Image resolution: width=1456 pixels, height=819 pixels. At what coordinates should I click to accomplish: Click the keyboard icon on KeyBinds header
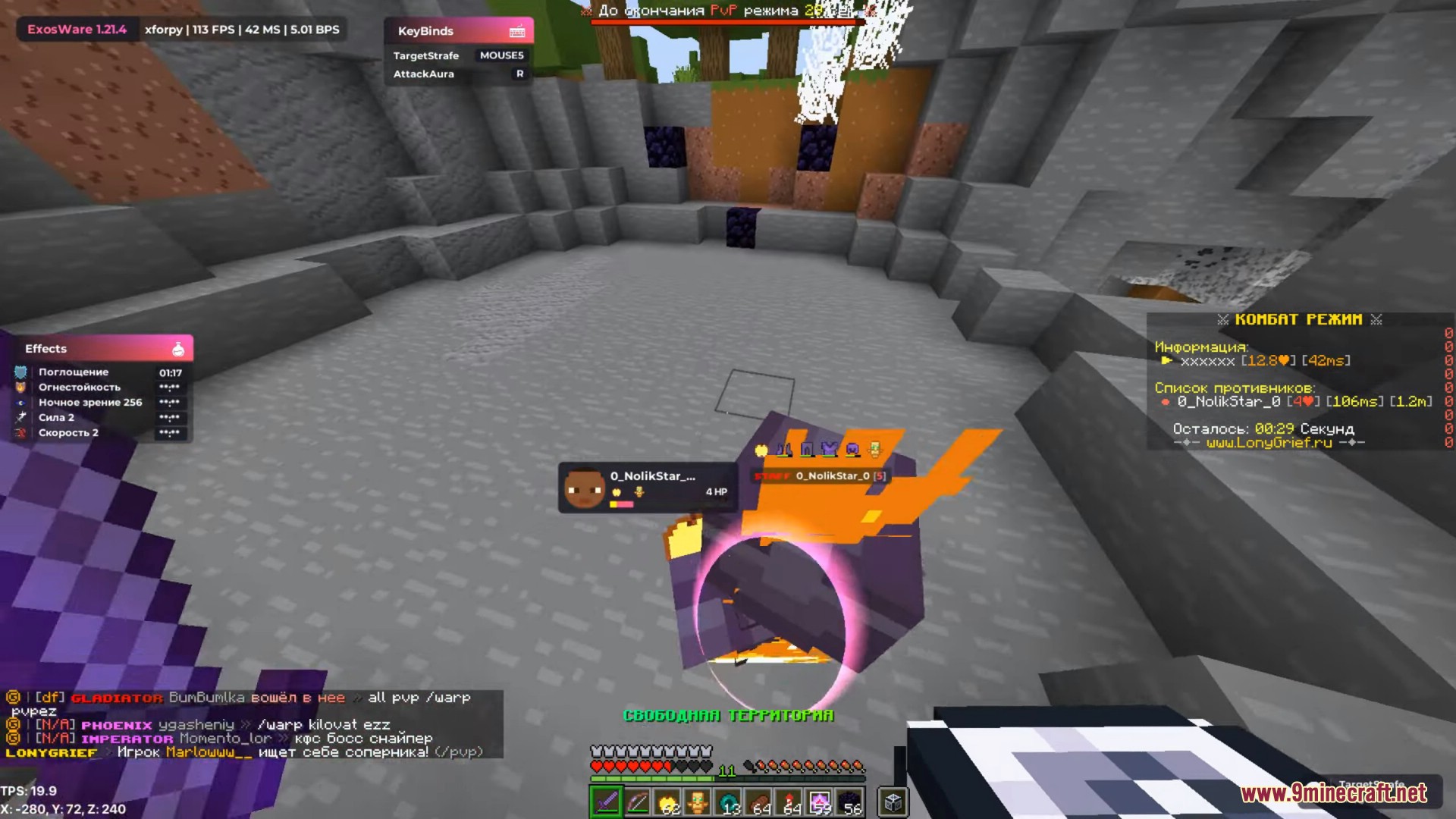(x=516, y=30)
